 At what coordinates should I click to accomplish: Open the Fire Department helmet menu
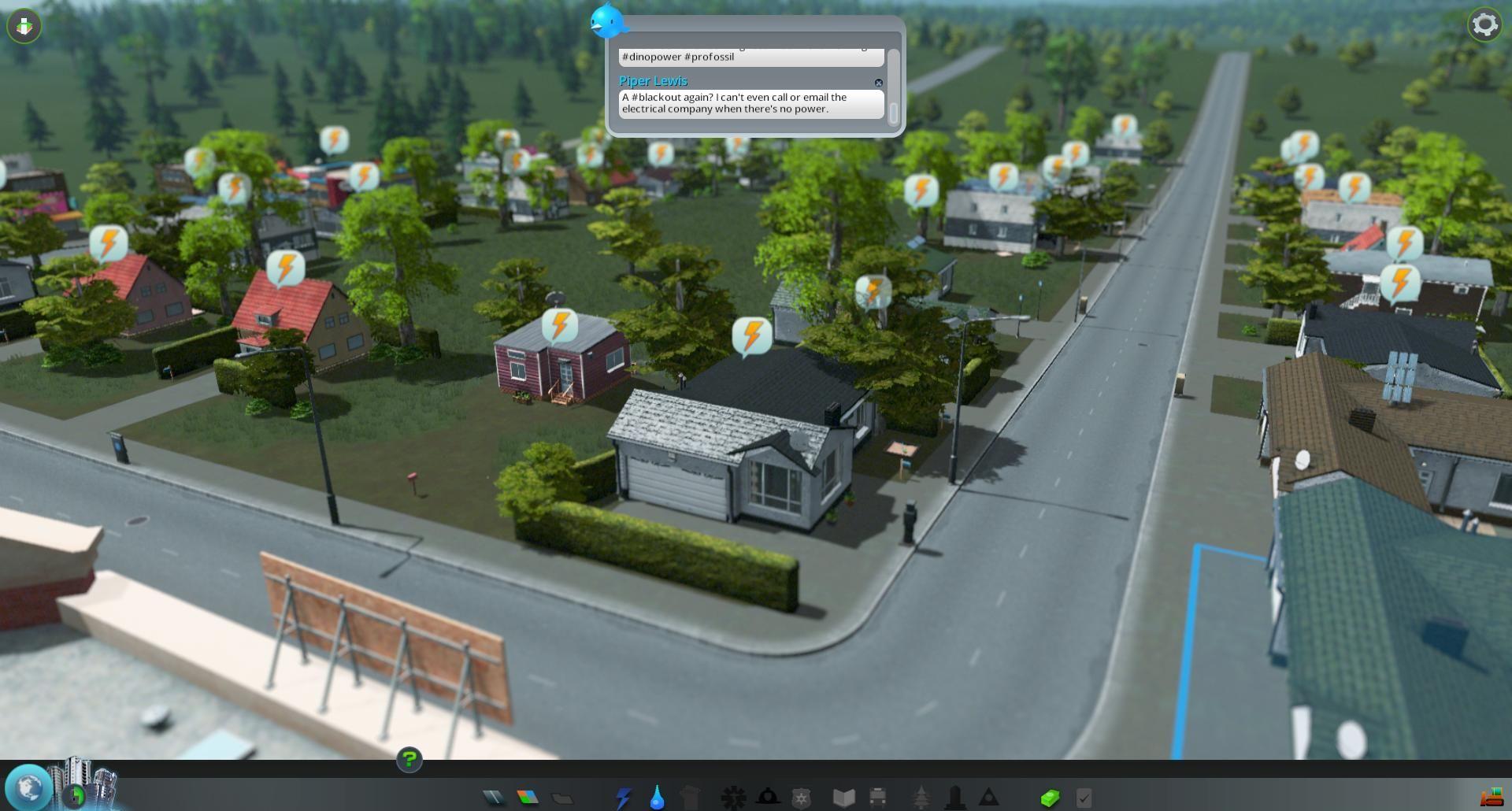tap(768, 798)
